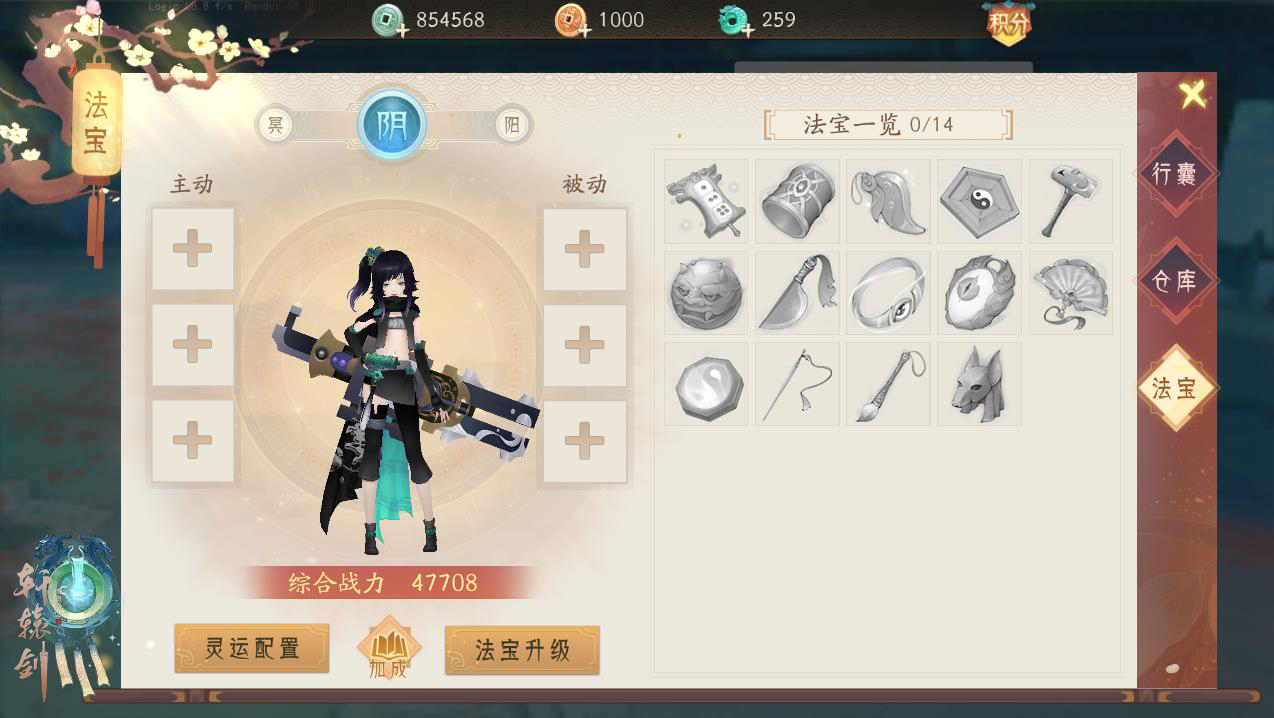1274x718 pixels.
Task: Click the 灵运配置 button
Action: pos(252,649)
